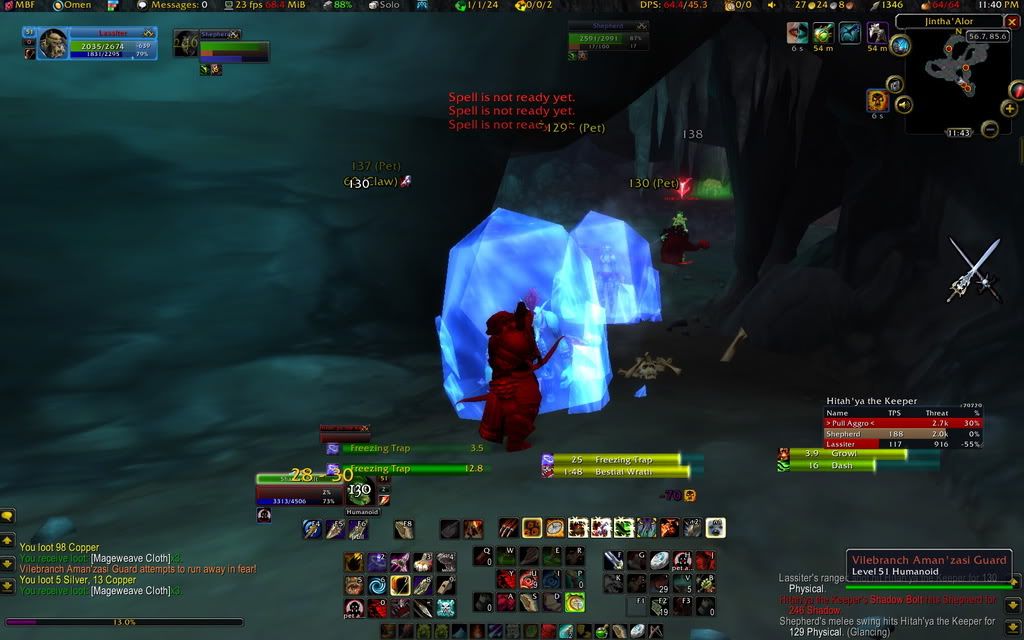
Task: Click the green potion buff icon
Action: pos(823,33)
